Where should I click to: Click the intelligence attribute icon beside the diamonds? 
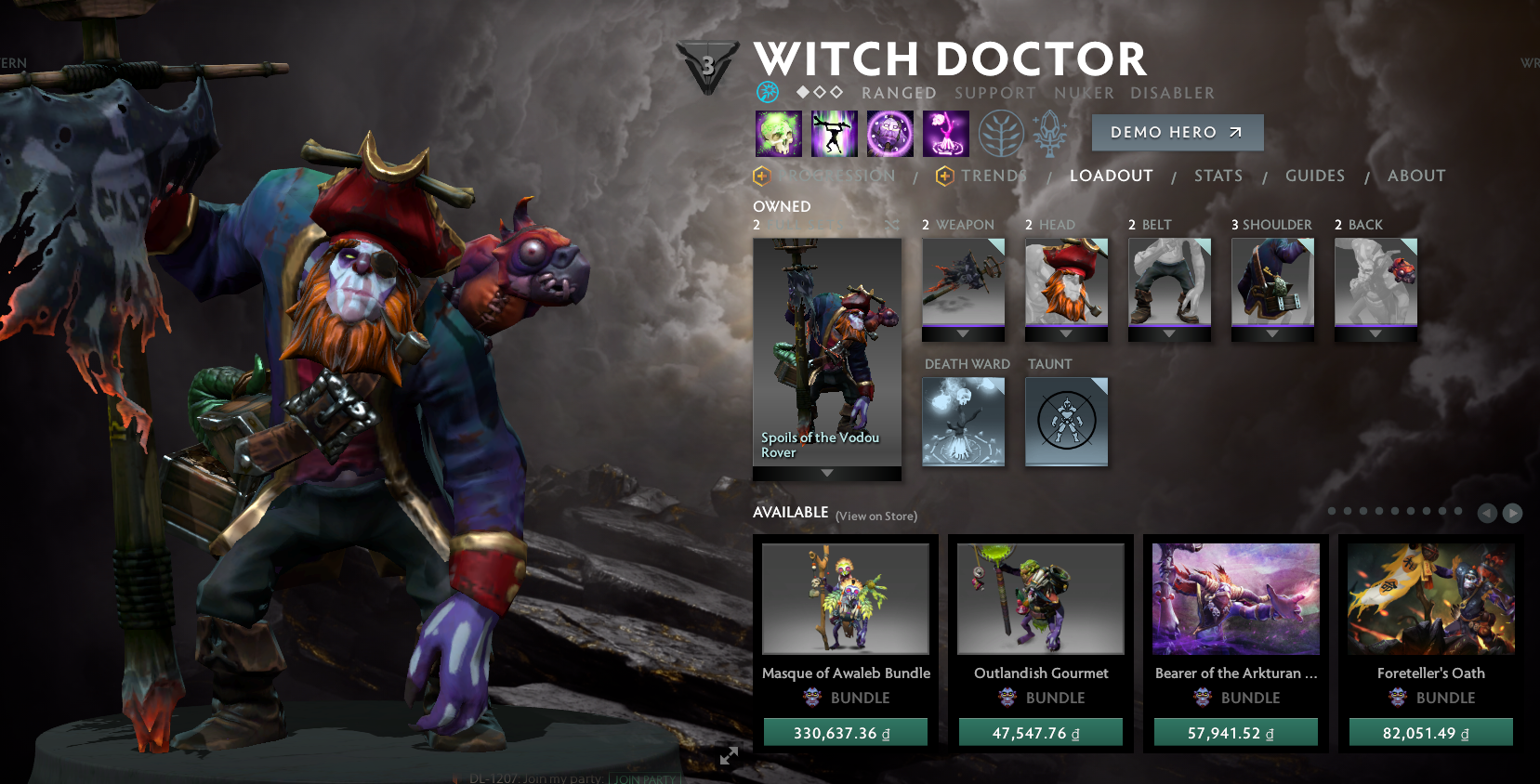768,92
